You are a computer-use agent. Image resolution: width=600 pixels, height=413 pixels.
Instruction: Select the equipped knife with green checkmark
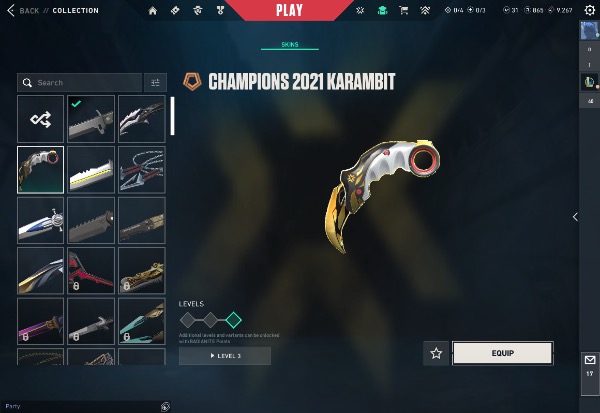coord(90,118)
